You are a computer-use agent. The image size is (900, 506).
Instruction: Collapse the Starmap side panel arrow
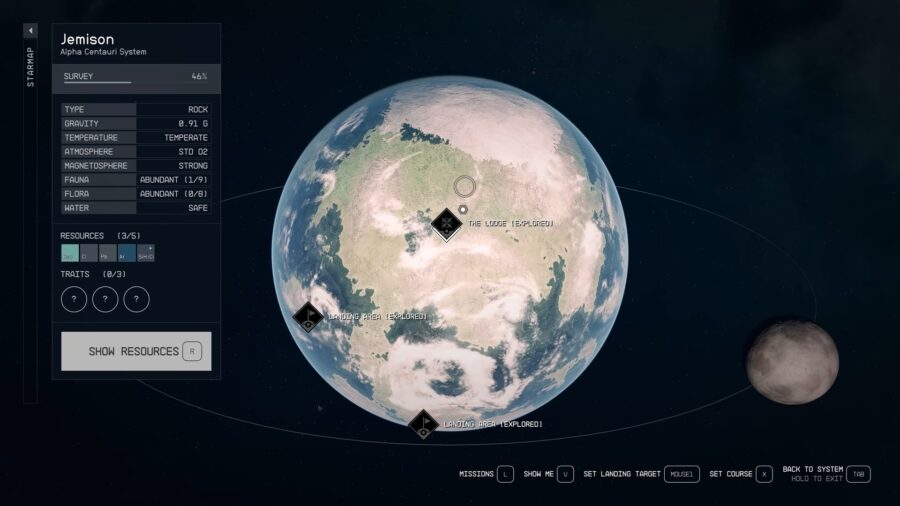30,31
